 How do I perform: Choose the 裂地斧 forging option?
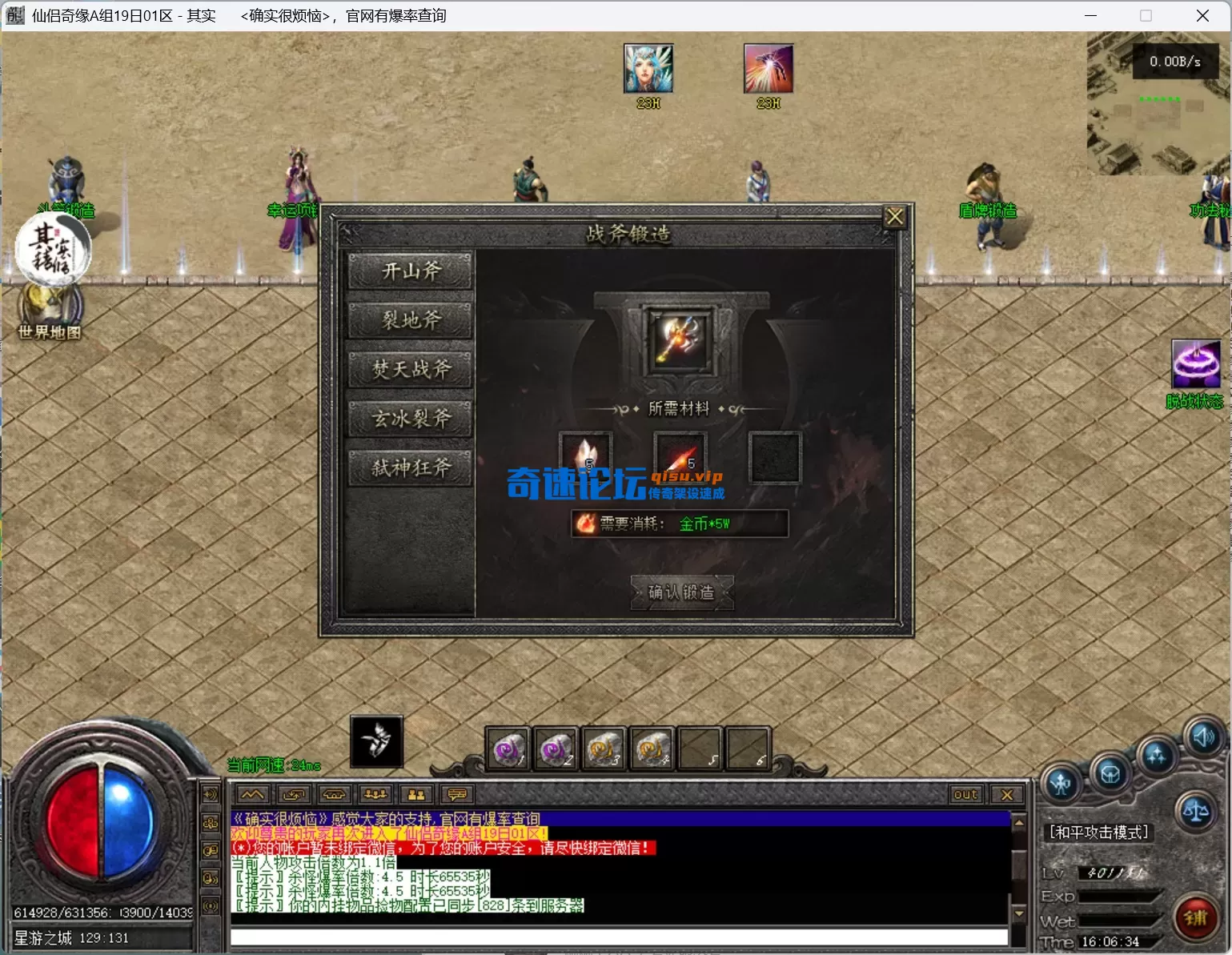(411, 320)
